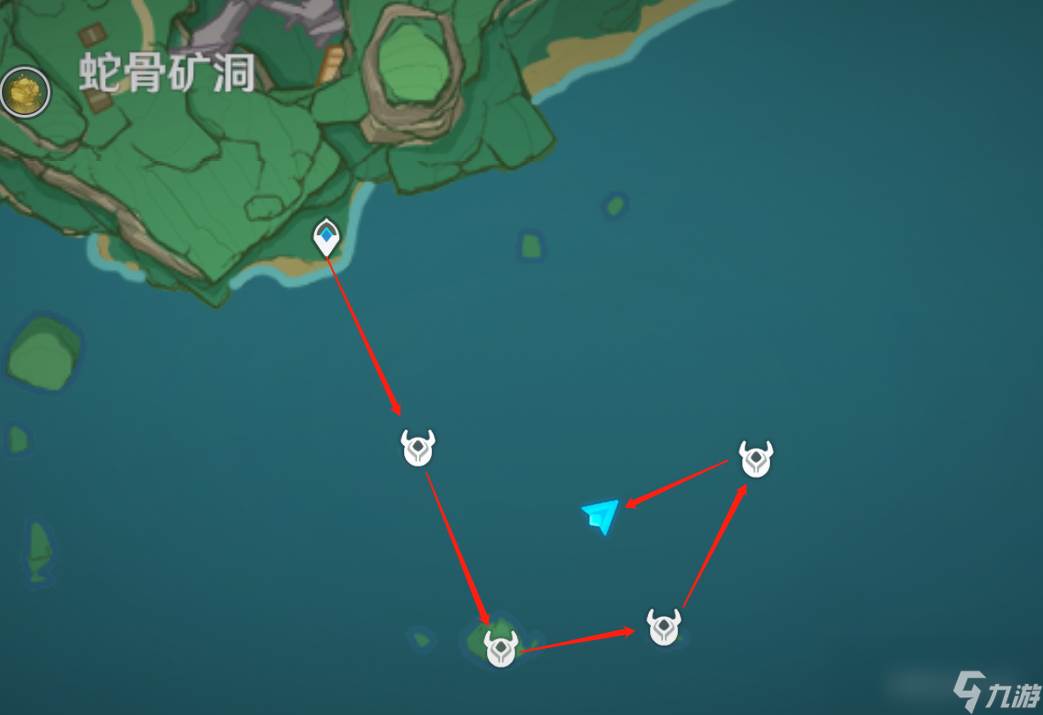The height and width of the screenshot is (715, 1043).
Task: Select the last enemy marker on the red route
Action: point(756,459)
